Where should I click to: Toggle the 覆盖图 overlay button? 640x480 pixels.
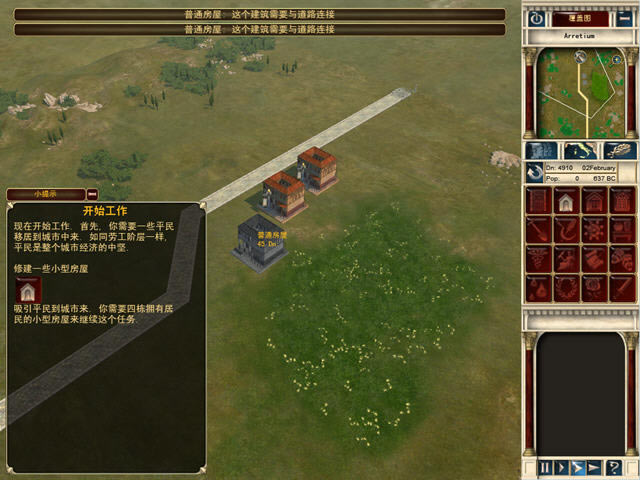(x=580, y=18)
